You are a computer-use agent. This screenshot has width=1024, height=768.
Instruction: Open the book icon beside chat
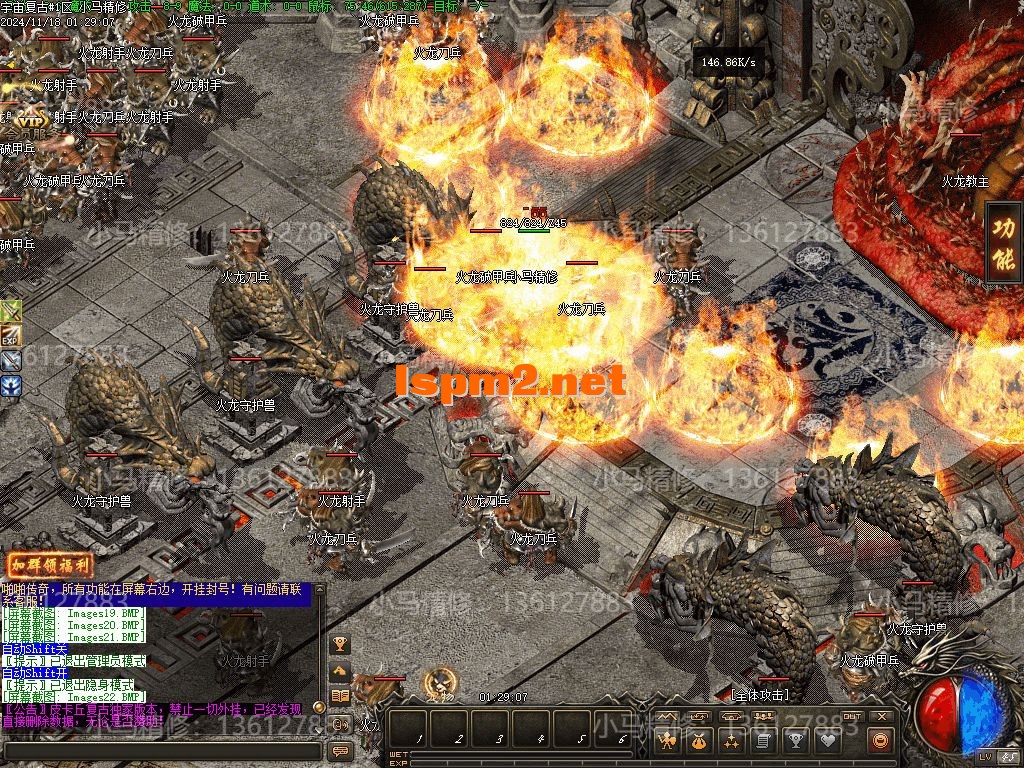point(340,696)
